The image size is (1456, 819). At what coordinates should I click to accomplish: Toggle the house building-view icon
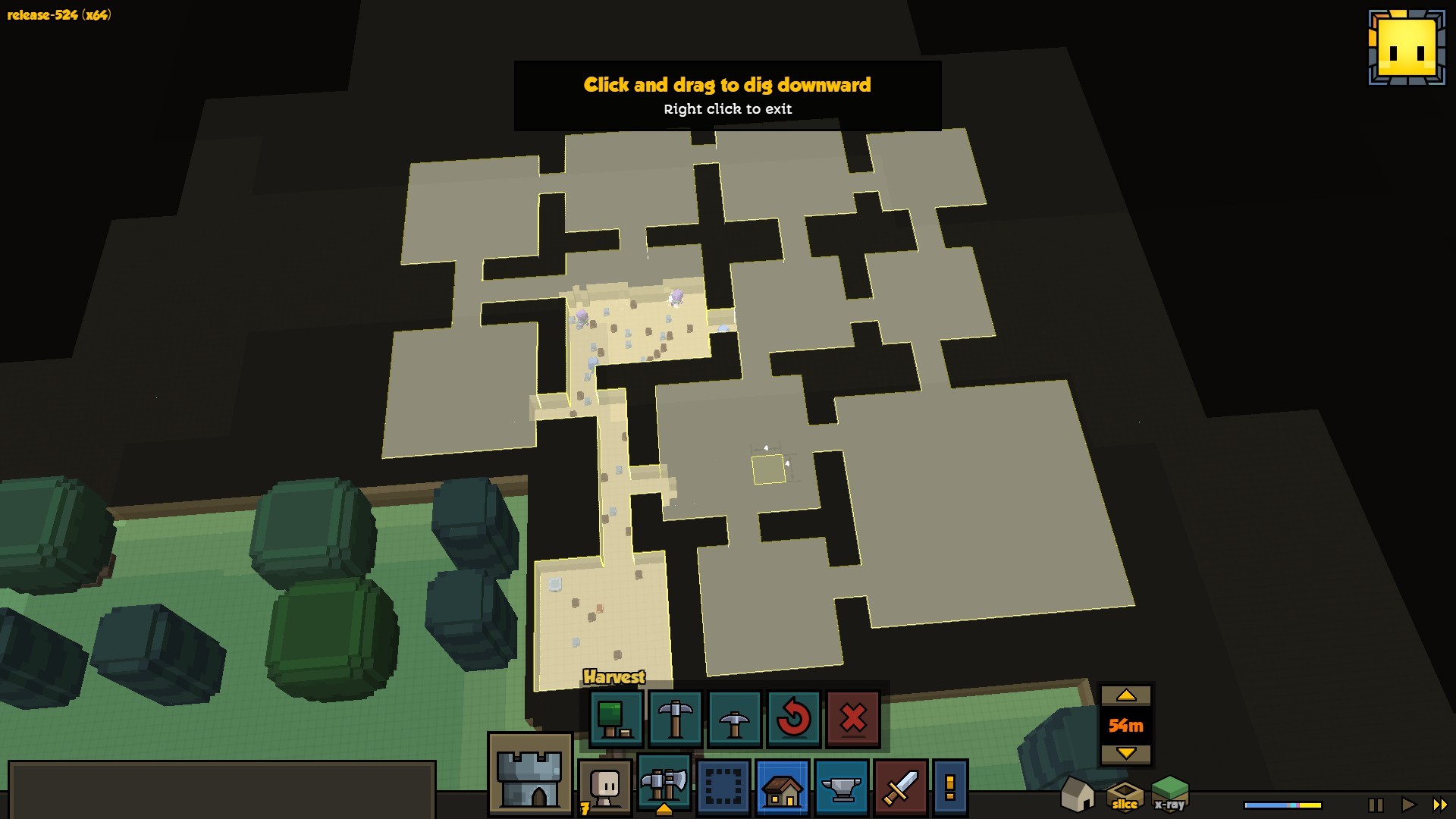pos(1077,794)
